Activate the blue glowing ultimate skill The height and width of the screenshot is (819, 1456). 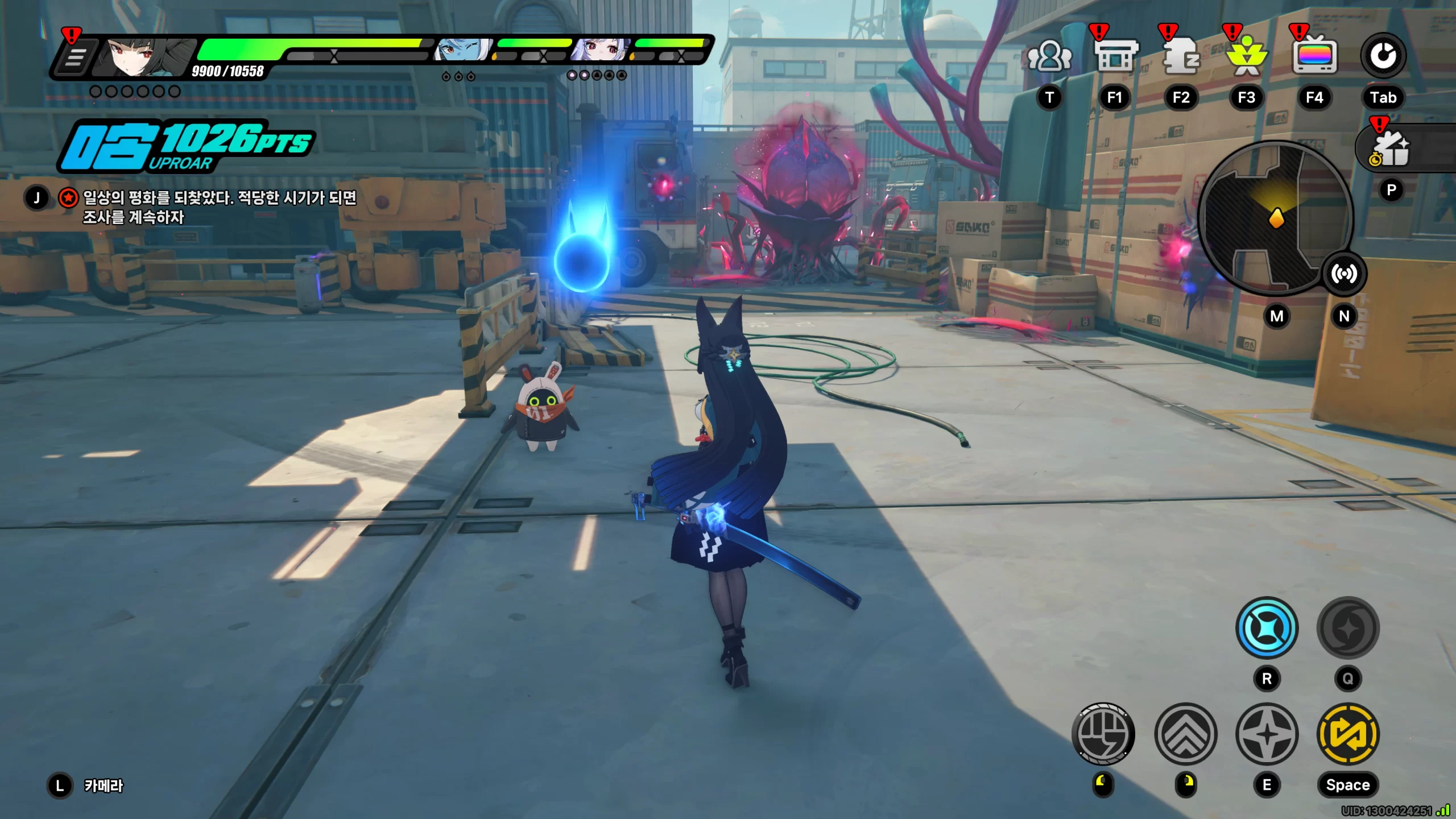click(1267, 628)
